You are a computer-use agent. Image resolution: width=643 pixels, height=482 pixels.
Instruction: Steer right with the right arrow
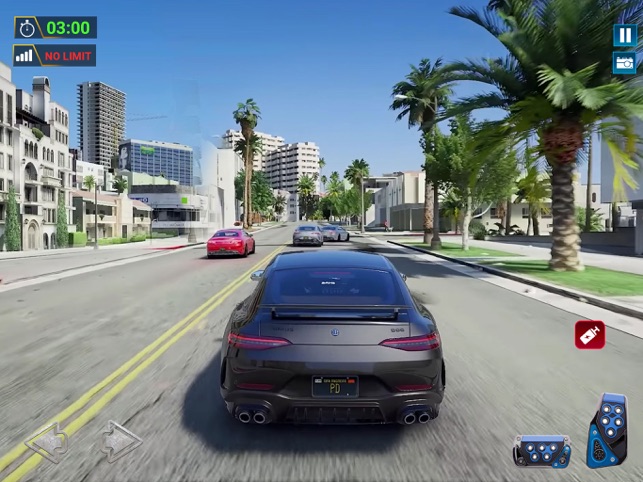[119, 441]
